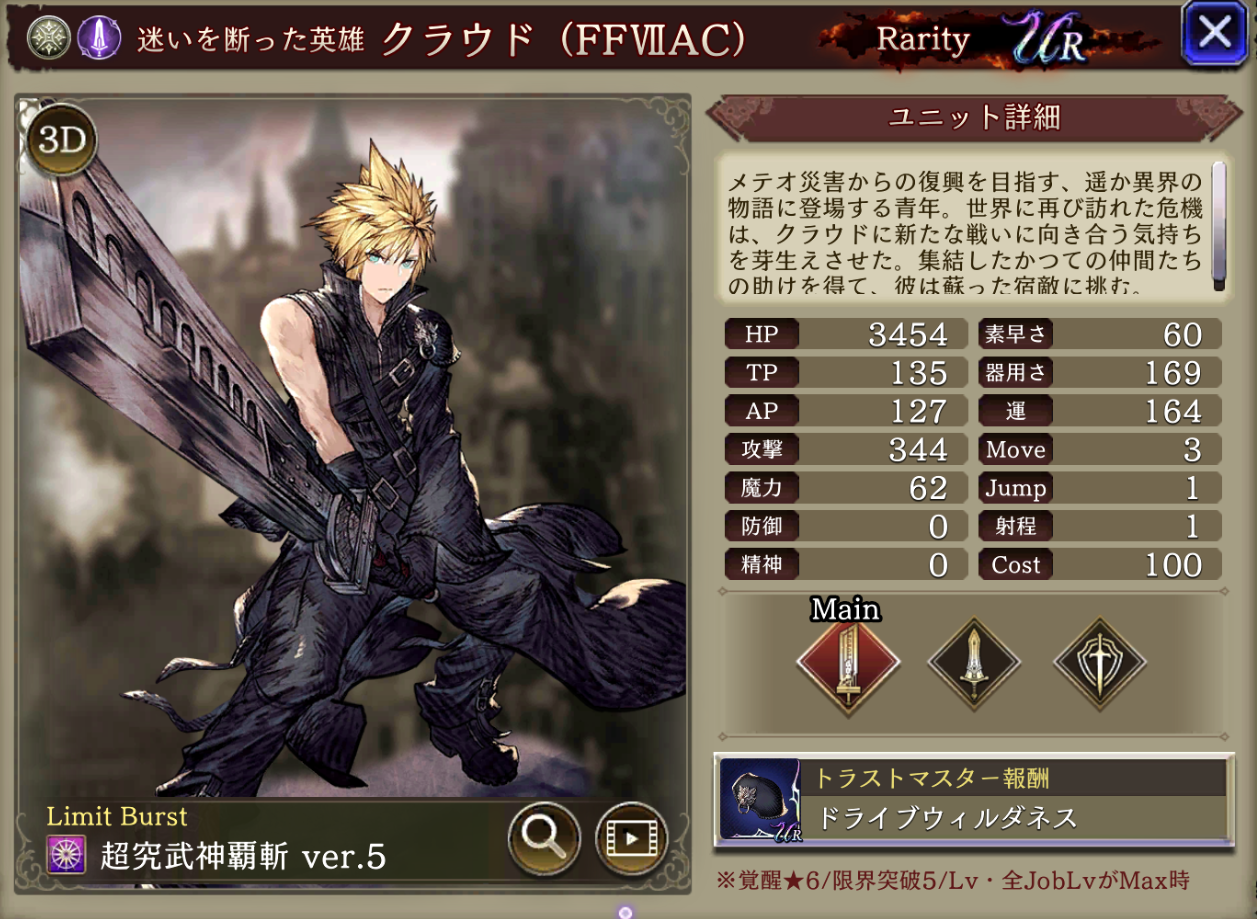
Task: Select the Main job greatsword icon
Action: click(x=848, y=661)
